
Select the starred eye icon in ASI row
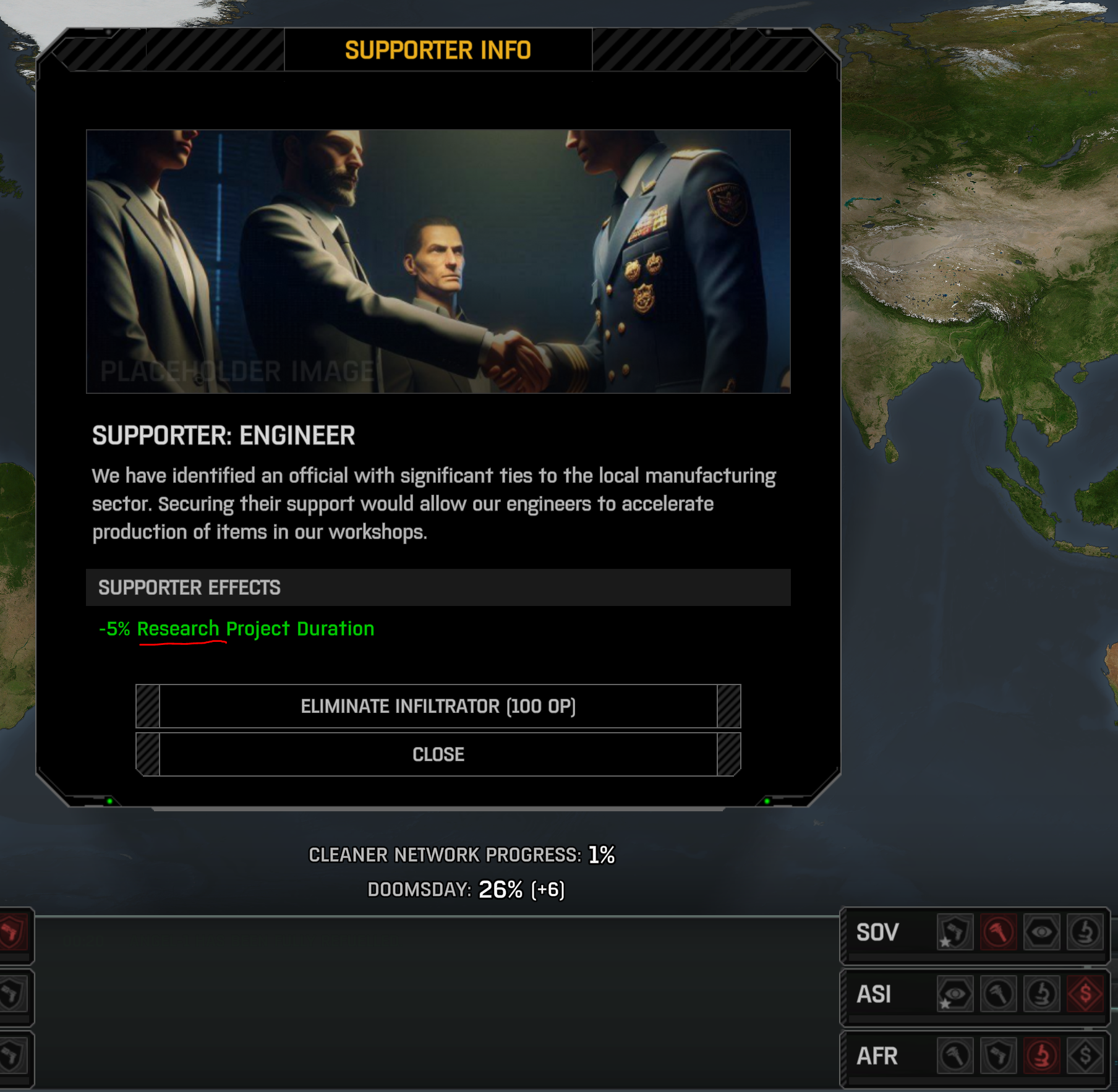click(955, 994)
